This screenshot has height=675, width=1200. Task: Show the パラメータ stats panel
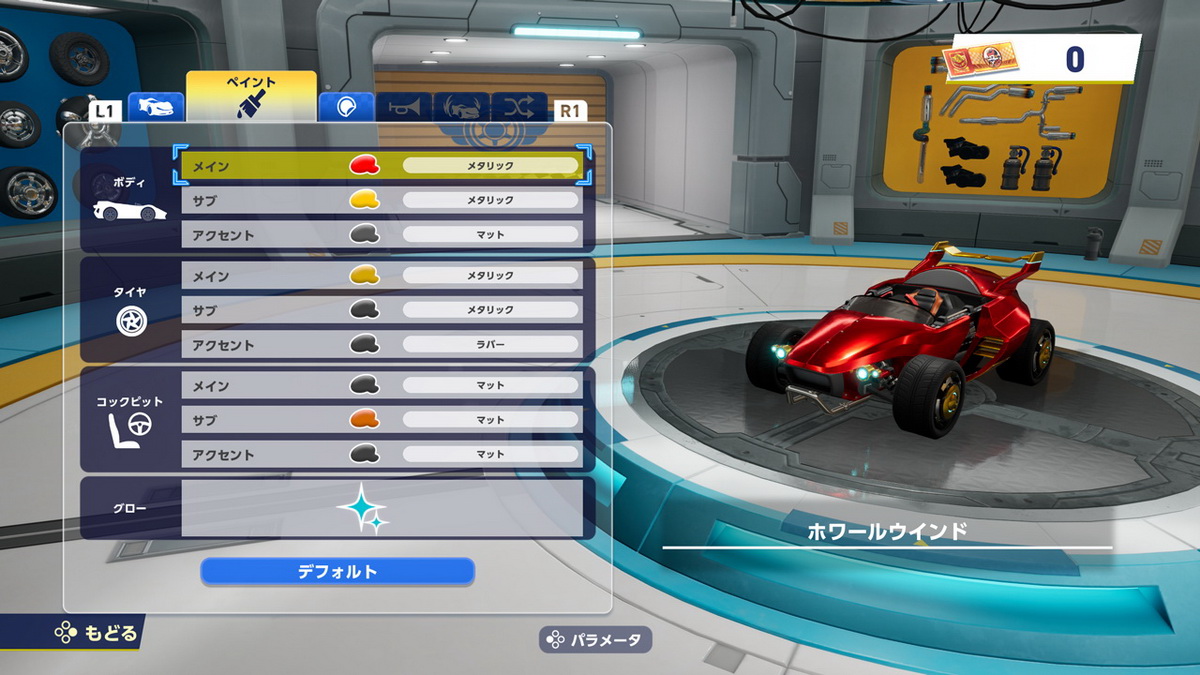(595, 640)
